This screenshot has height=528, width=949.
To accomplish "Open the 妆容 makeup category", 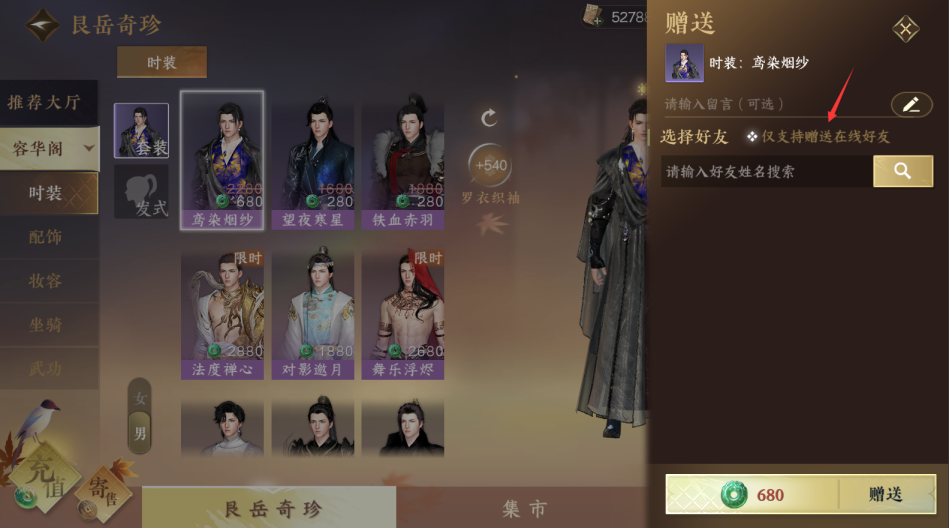I will [45, 281].
